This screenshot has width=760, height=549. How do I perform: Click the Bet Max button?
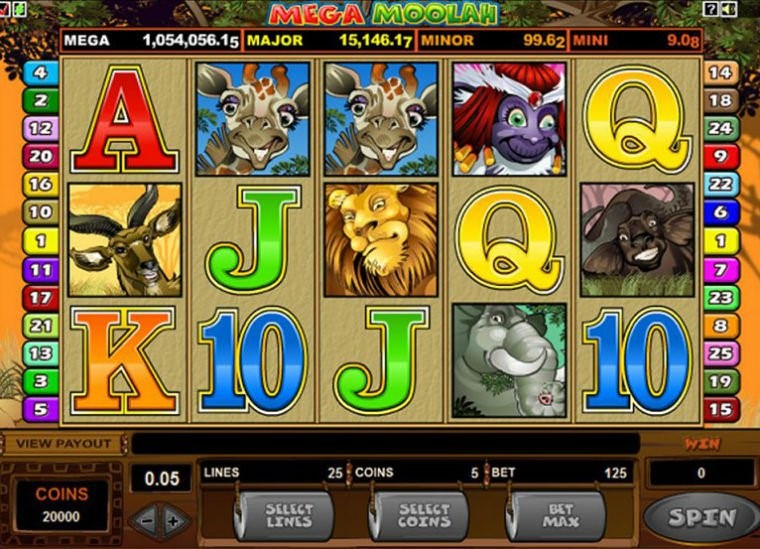click(x=559, y=516)
